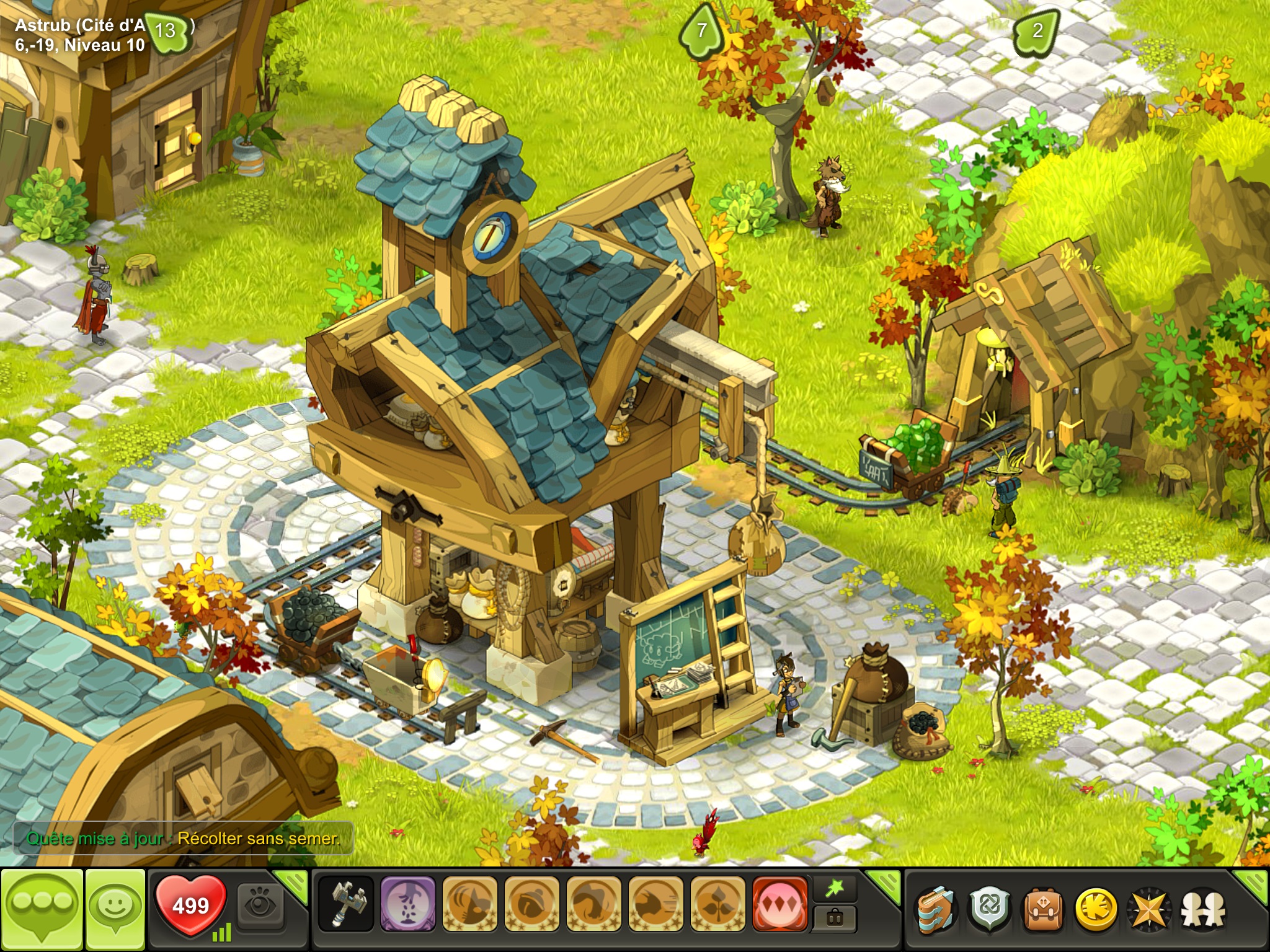Open the backpack inventory
Viewport: 1270px width, 952px height.
tap(1042, 909)
